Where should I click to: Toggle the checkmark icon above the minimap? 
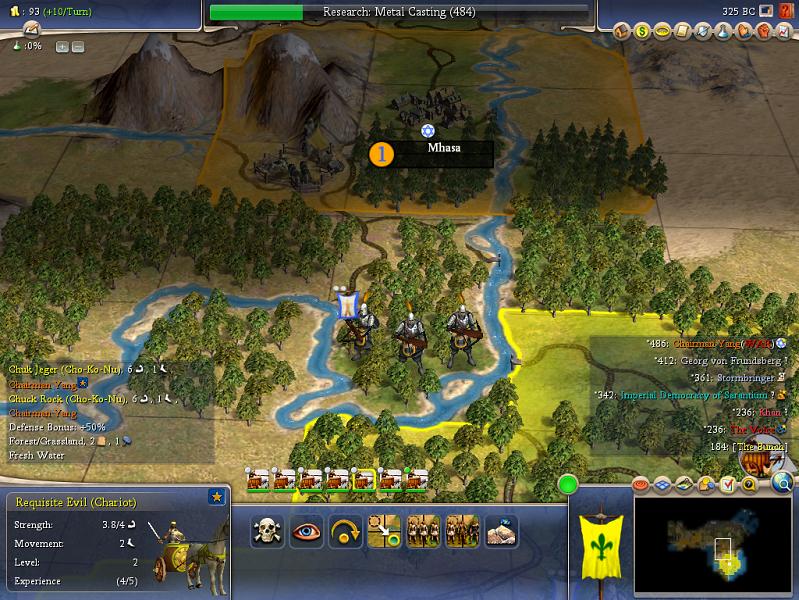pos(727,485)
